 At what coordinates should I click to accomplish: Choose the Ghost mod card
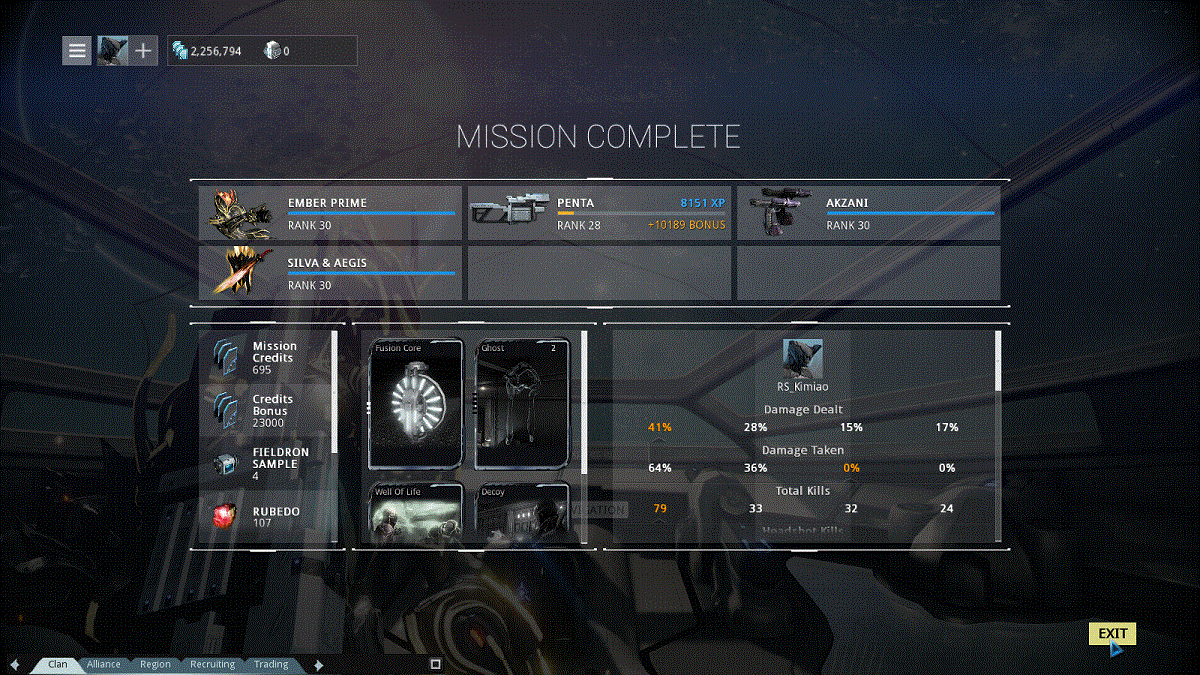click(522, 404)
